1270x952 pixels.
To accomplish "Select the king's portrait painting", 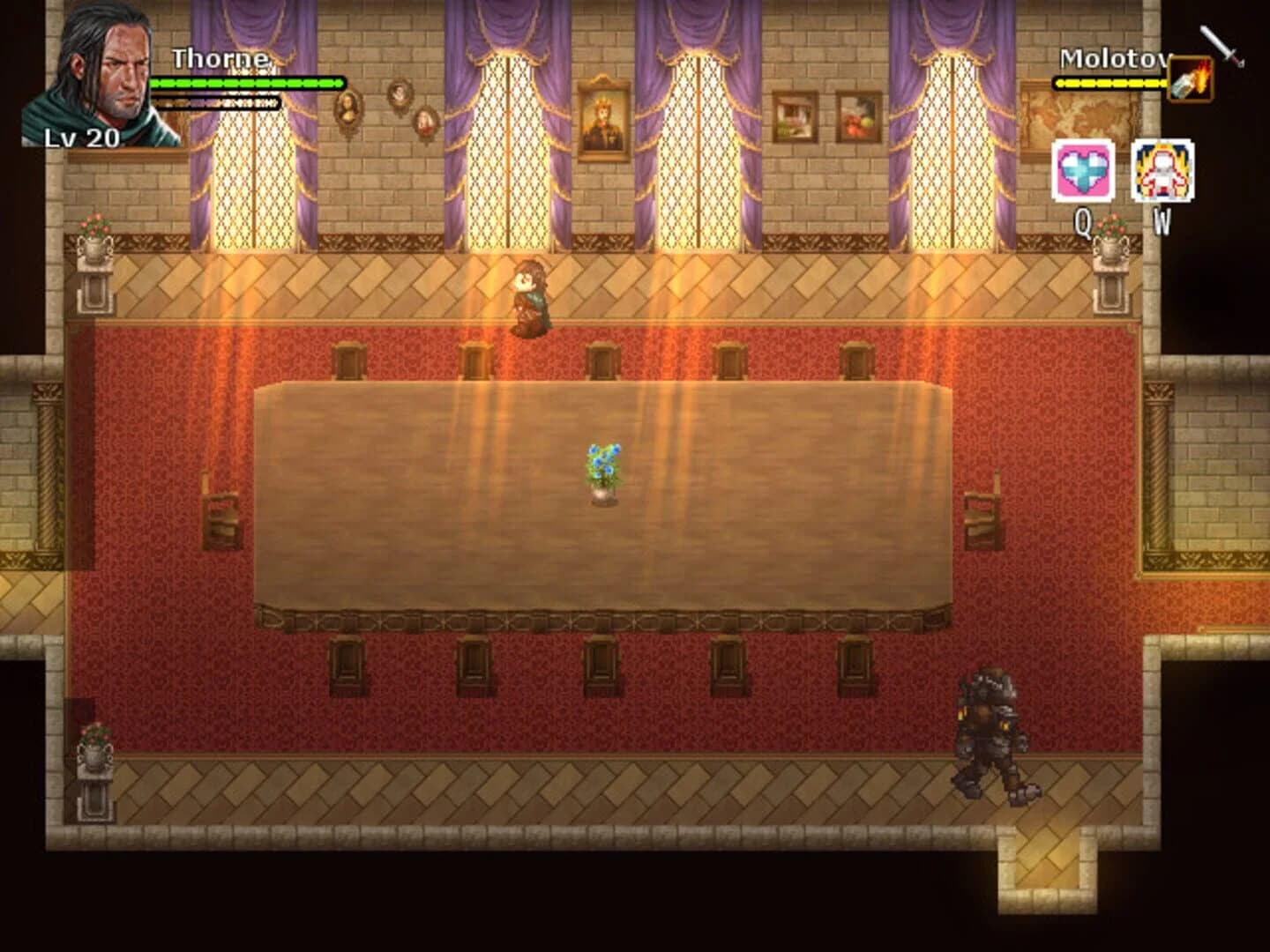I will [604, 119].
